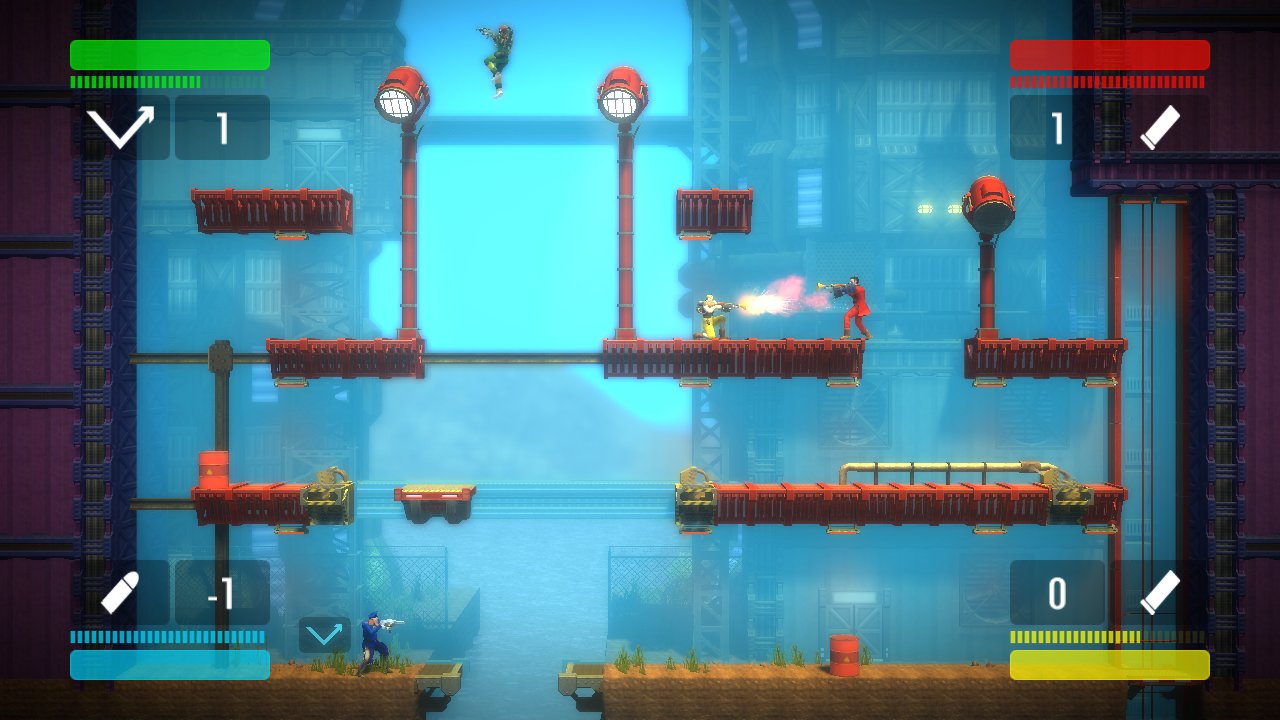Expand the green player's score panel

click(222, 130)
